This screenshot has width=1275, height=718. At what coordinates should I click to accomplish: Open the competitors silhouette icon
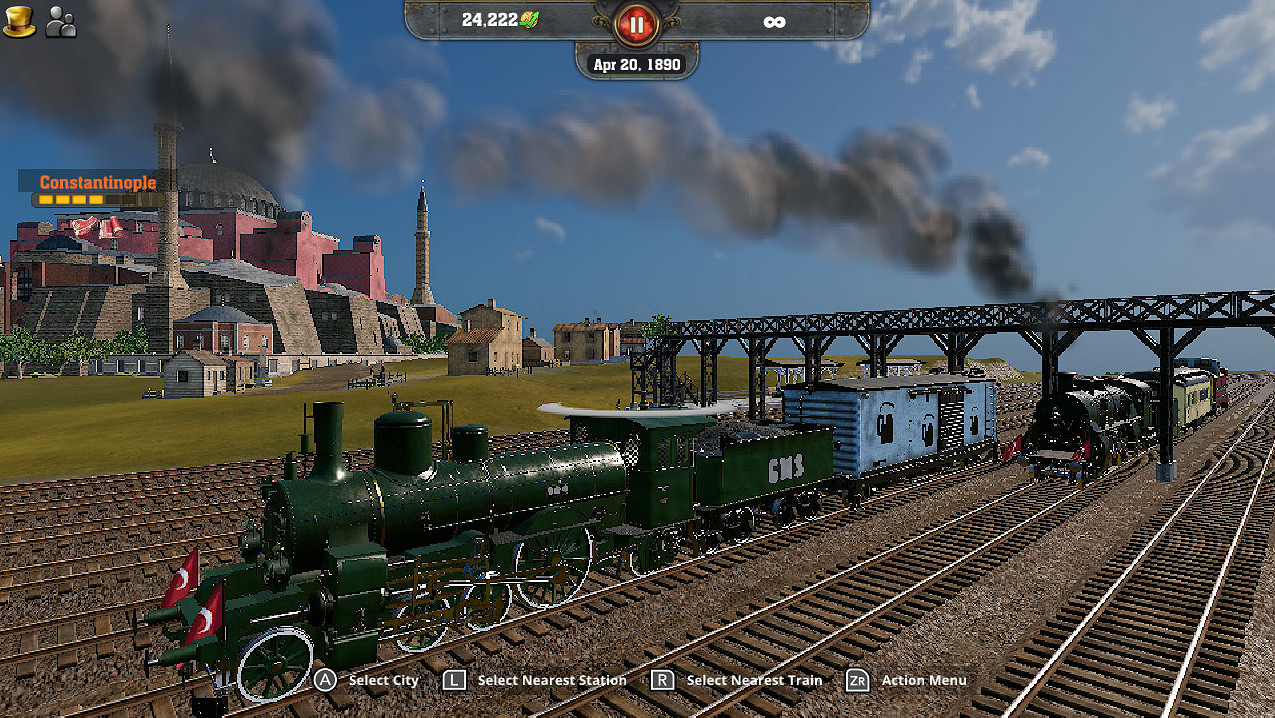(61, 23)
